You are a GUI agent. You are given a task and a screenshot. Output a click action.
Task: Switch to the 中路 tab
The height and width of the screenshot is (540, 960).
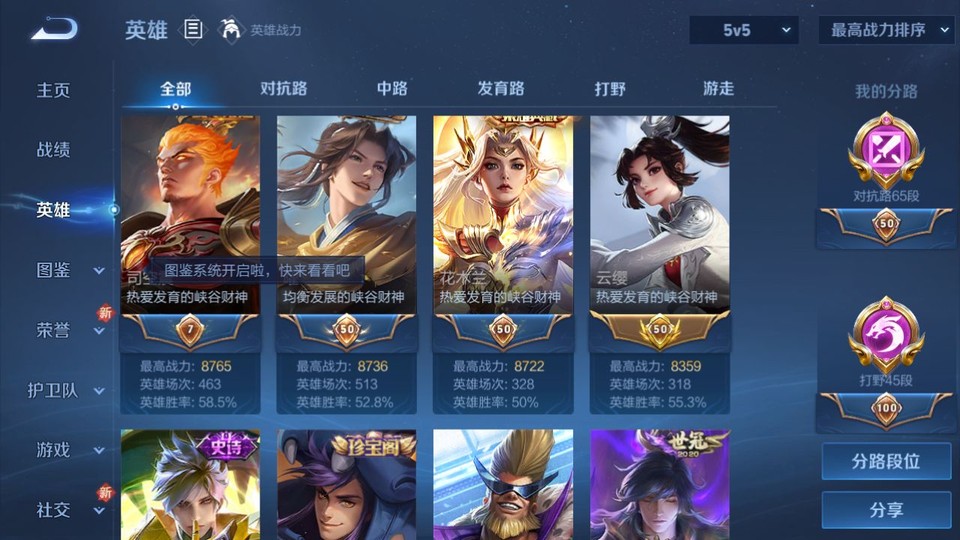tap(392, 89)
